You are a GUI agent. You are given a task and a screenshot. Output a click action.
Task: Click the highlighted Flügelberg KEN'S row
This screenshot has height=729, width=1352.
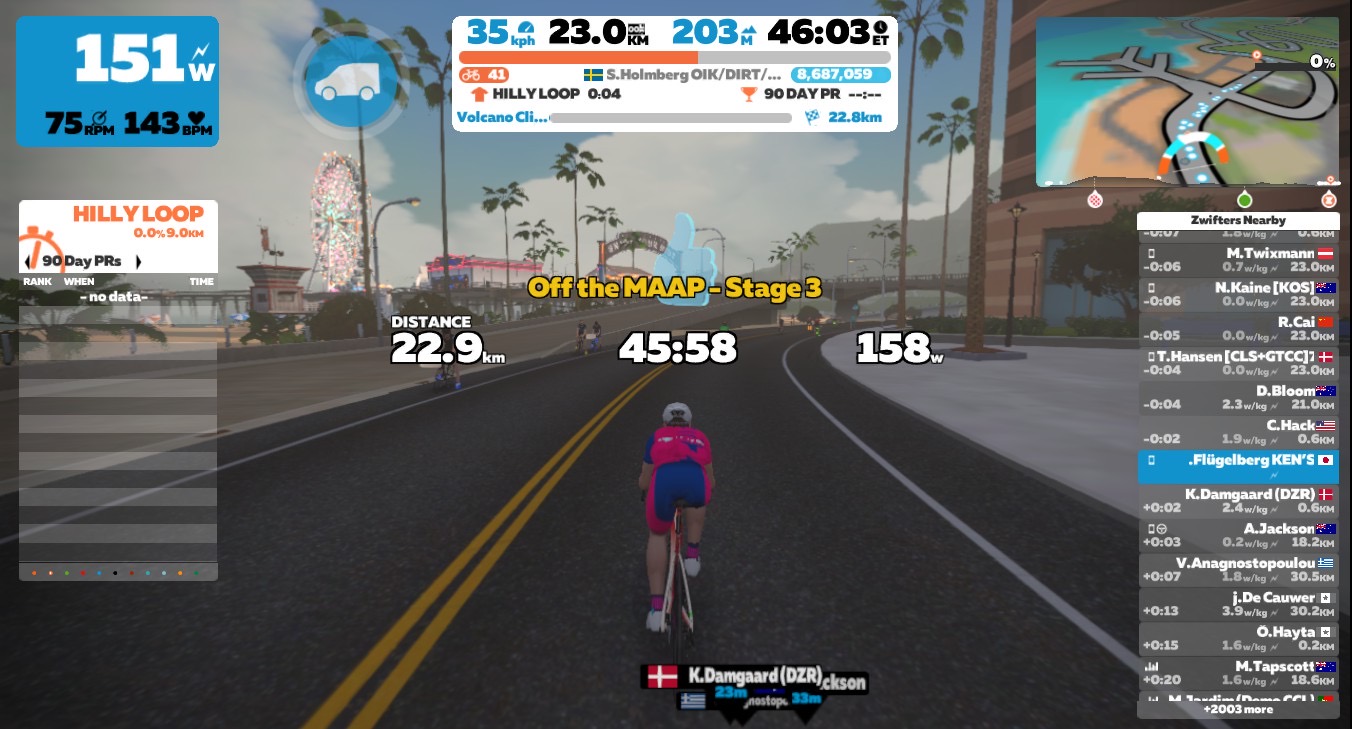[x=1238, y=466]
